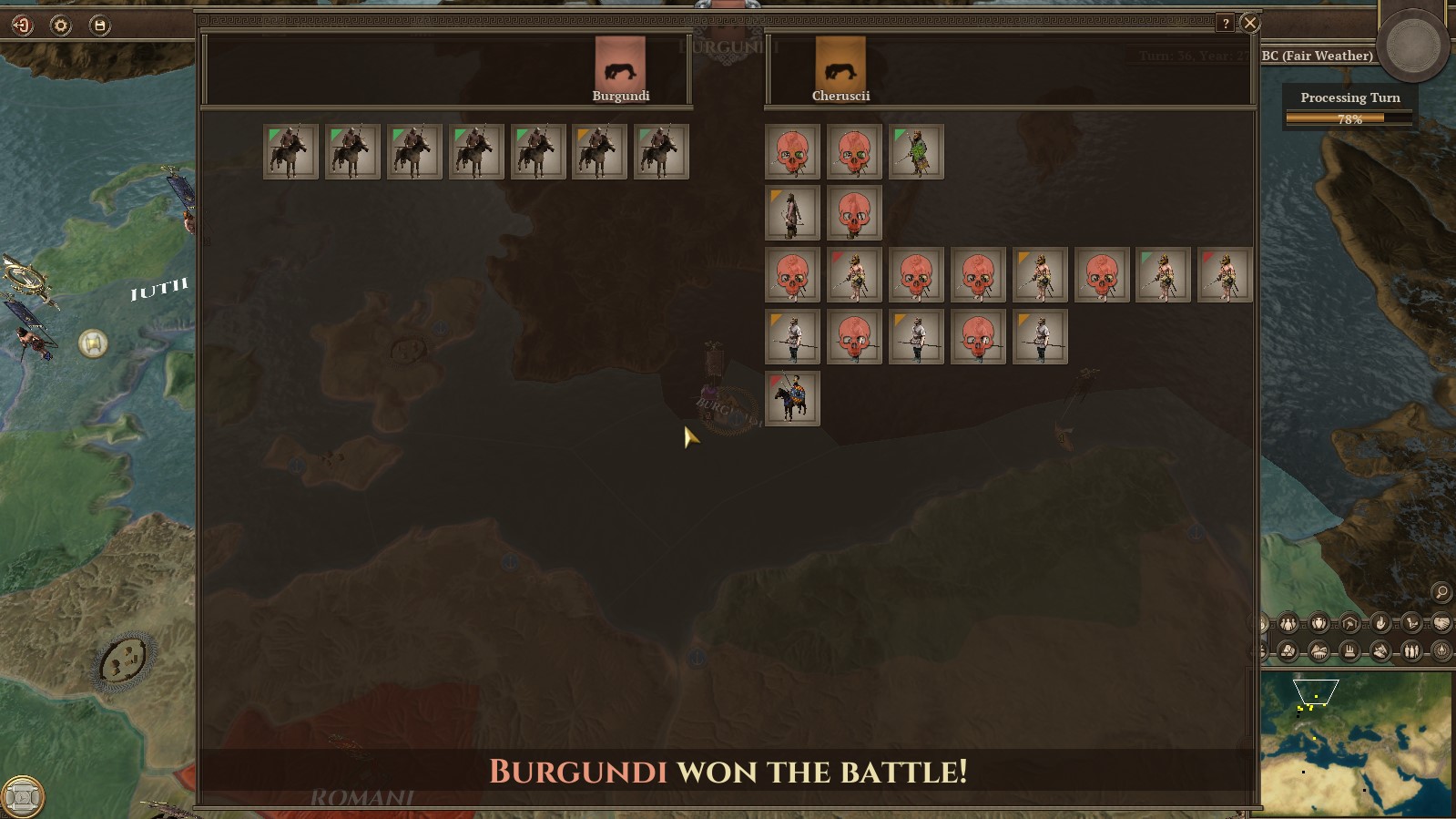The image size is (1456, 819).
Task: Select the Burgundi faction banner
Action: point(622,62)
